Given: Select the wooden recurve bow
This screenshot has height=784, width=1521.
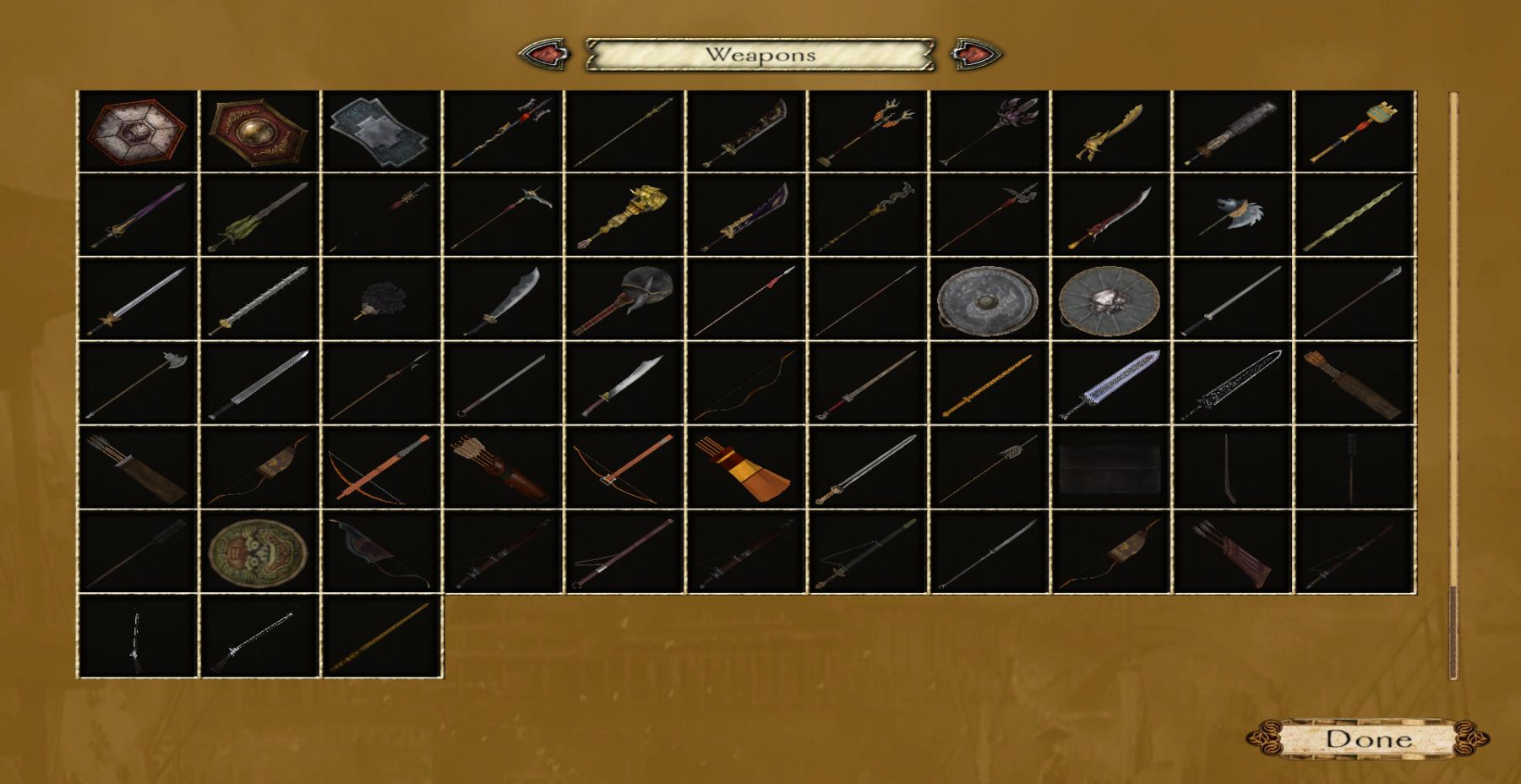Looking at the screenshot, I should pos(745,384).
